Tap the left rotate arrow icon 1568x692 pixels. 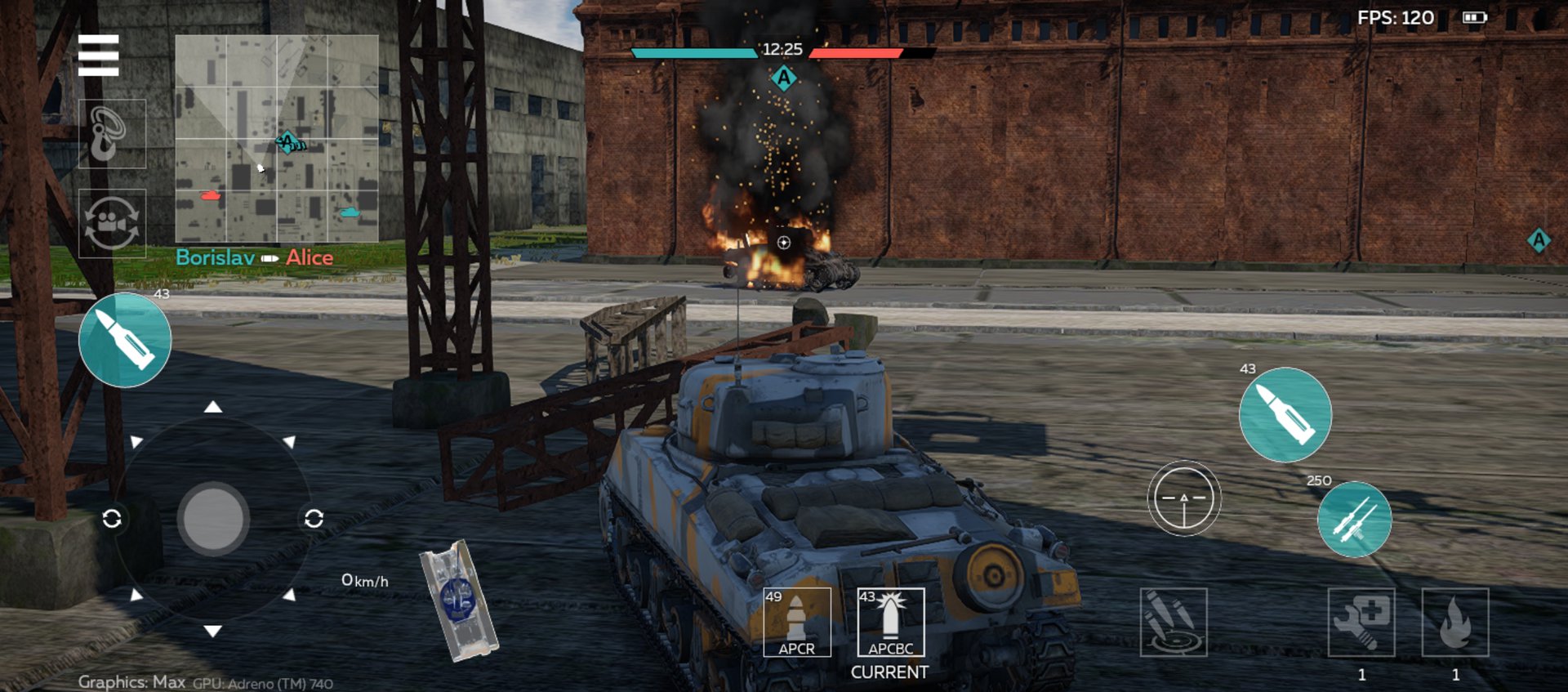(112, 519)
